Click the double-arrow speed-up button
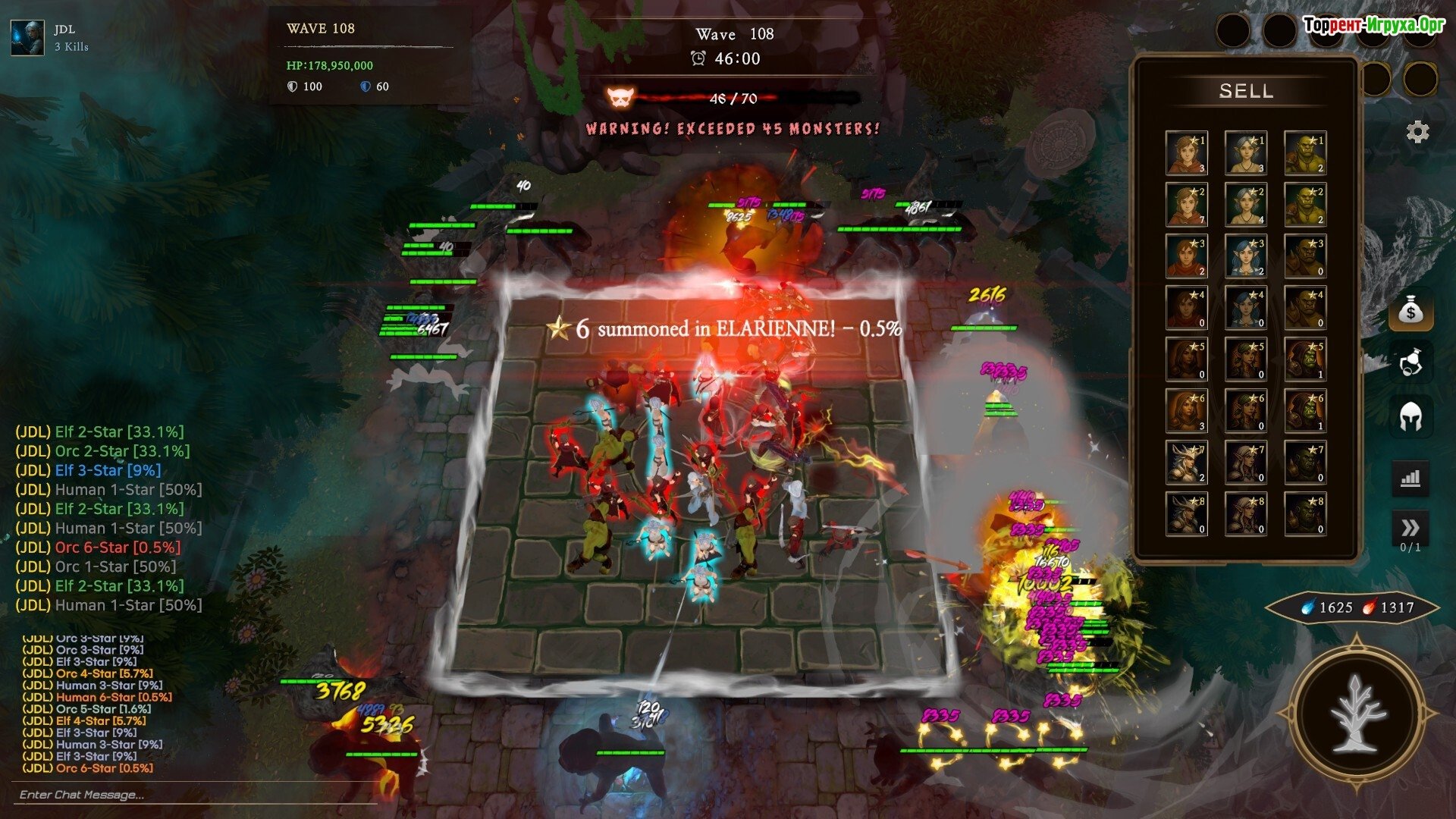 1410,529
